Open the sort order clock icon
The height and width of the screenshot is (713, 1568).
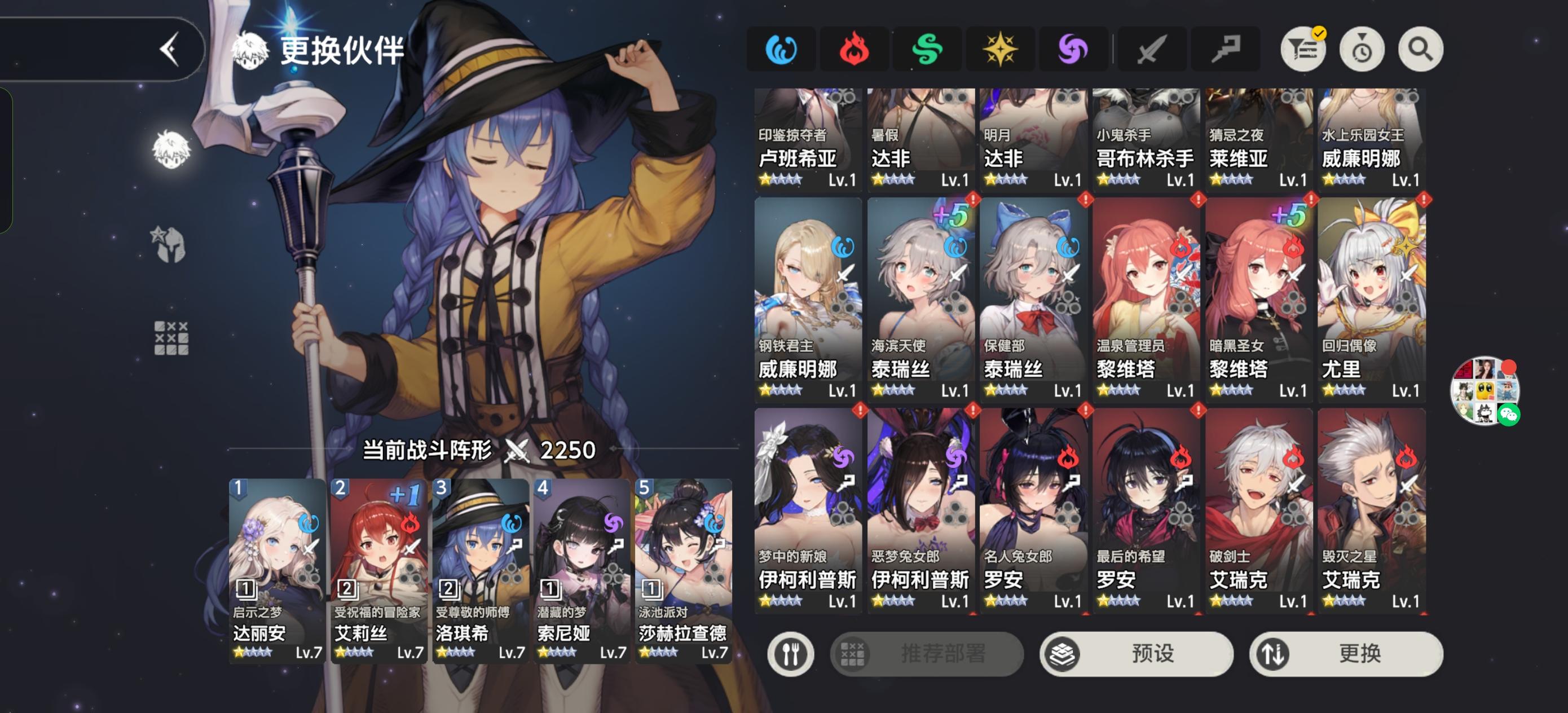click(1361, 50)
